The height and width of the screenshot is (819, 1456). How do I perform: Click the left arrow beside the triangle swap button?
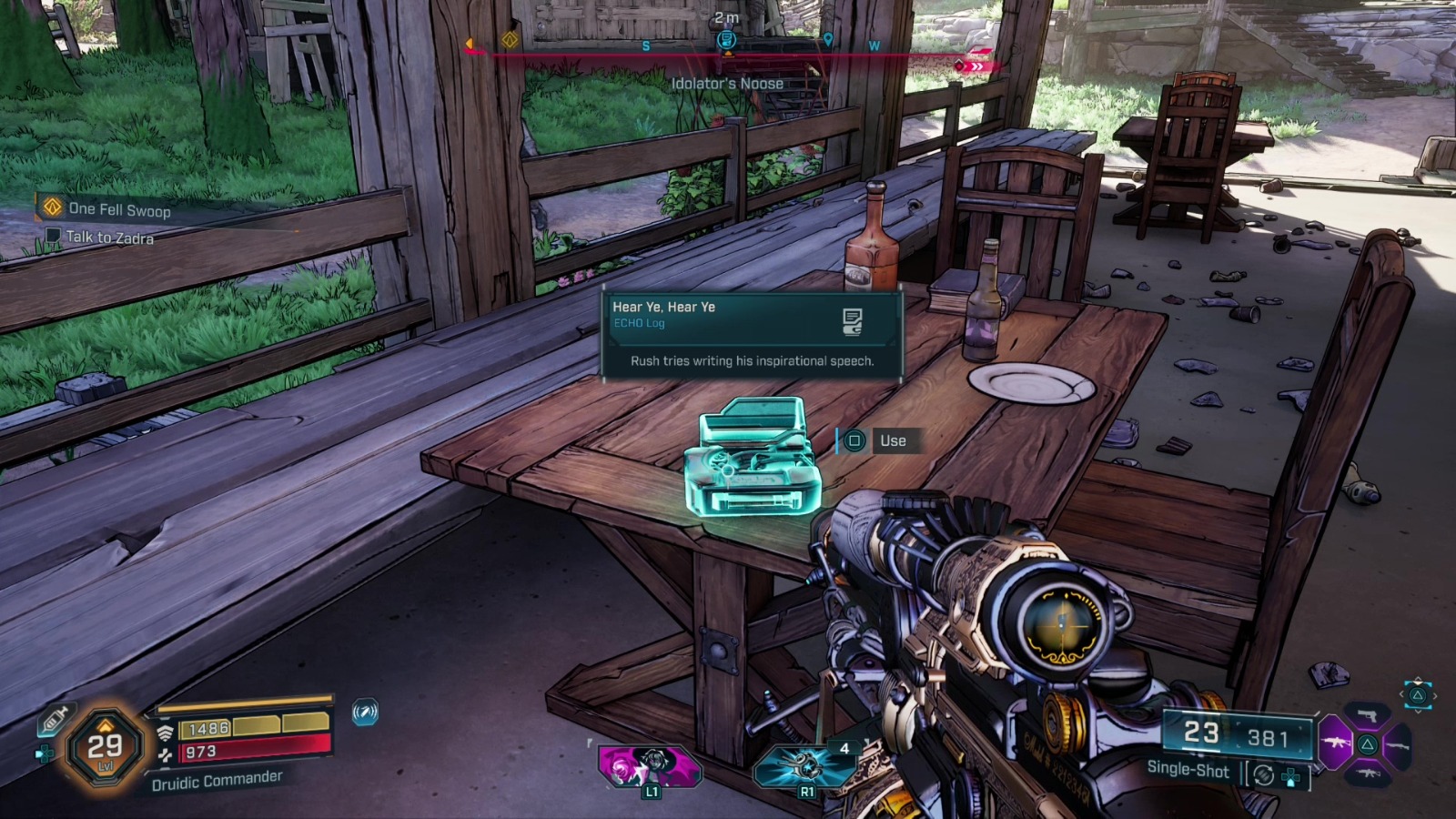click(x=1401, y=693)
